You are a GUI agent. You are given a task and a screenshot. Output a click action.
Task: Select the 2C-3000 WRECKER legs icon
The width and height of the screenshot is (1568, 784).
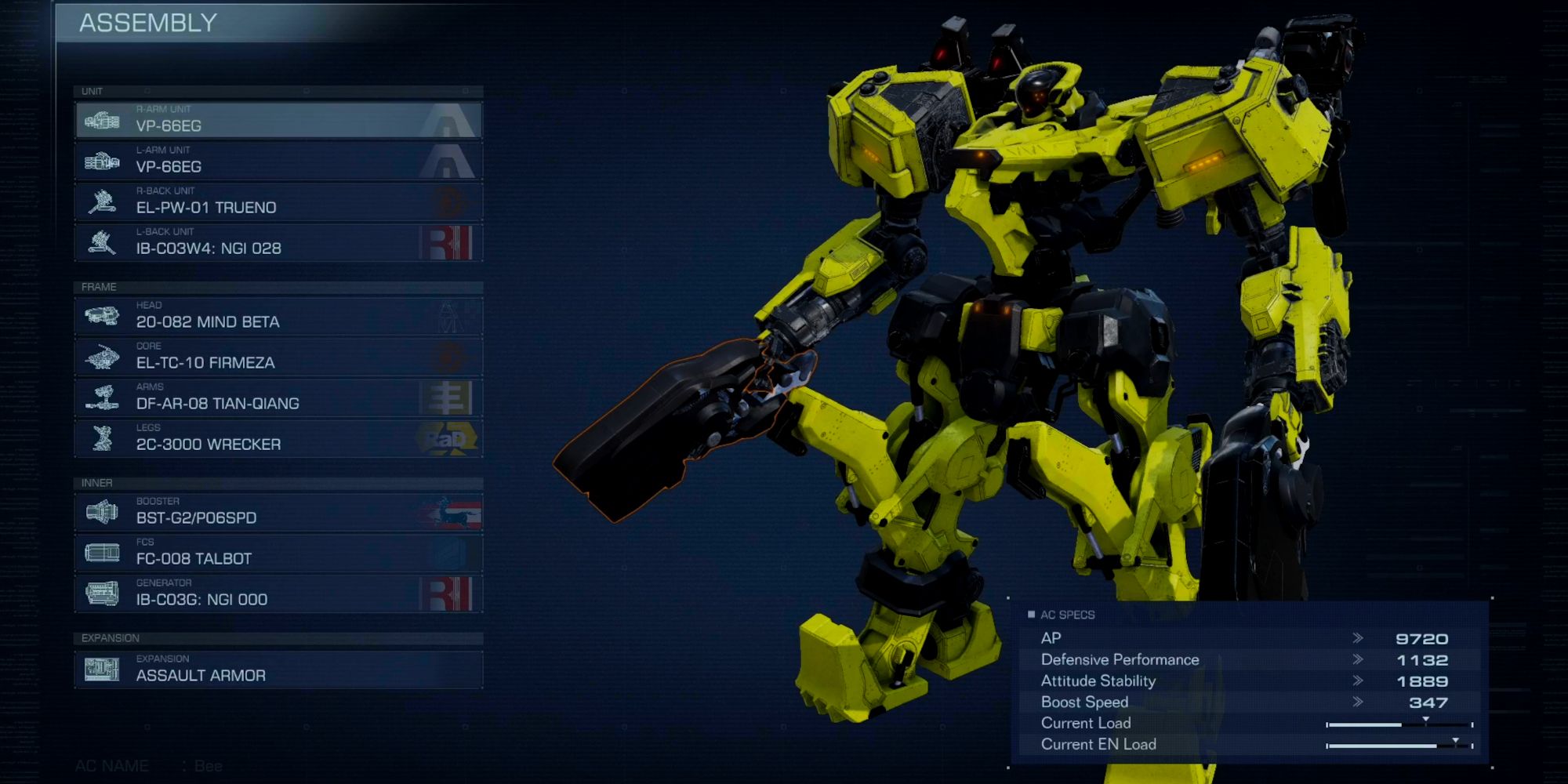coord(103,437)
